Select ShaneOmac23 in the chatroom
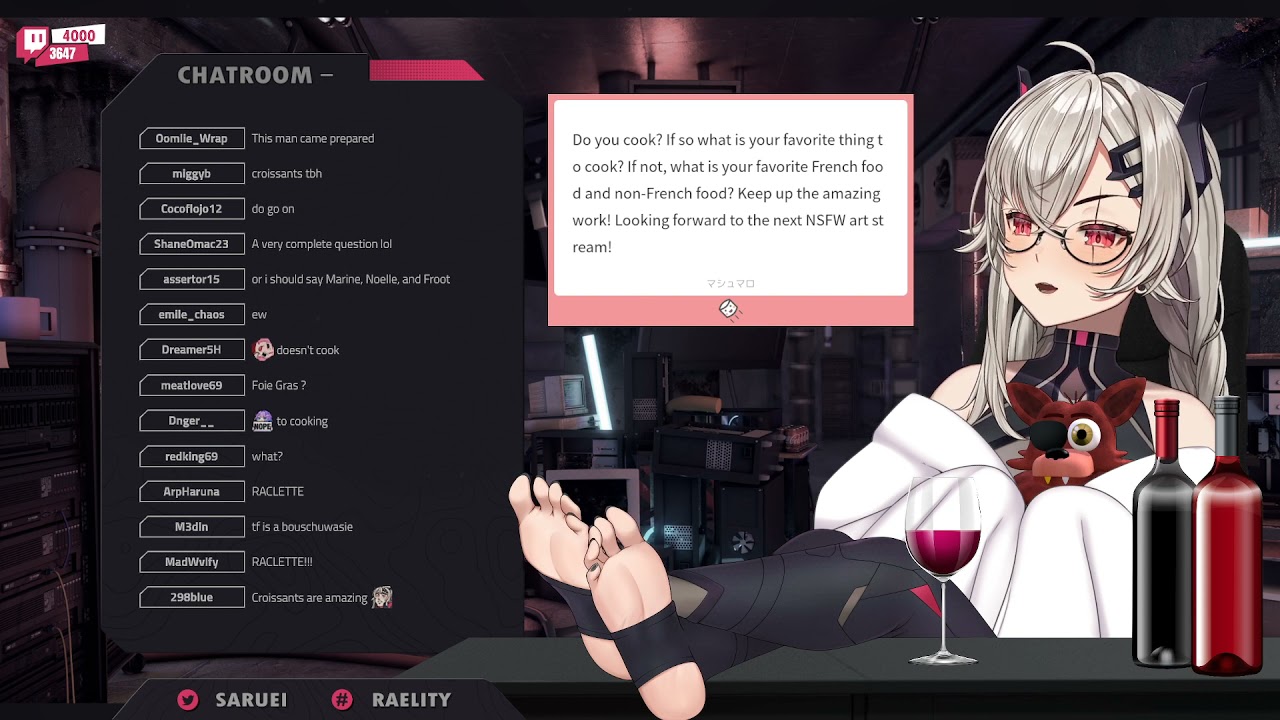This screenshot has height=720, width=1280. 191,244
